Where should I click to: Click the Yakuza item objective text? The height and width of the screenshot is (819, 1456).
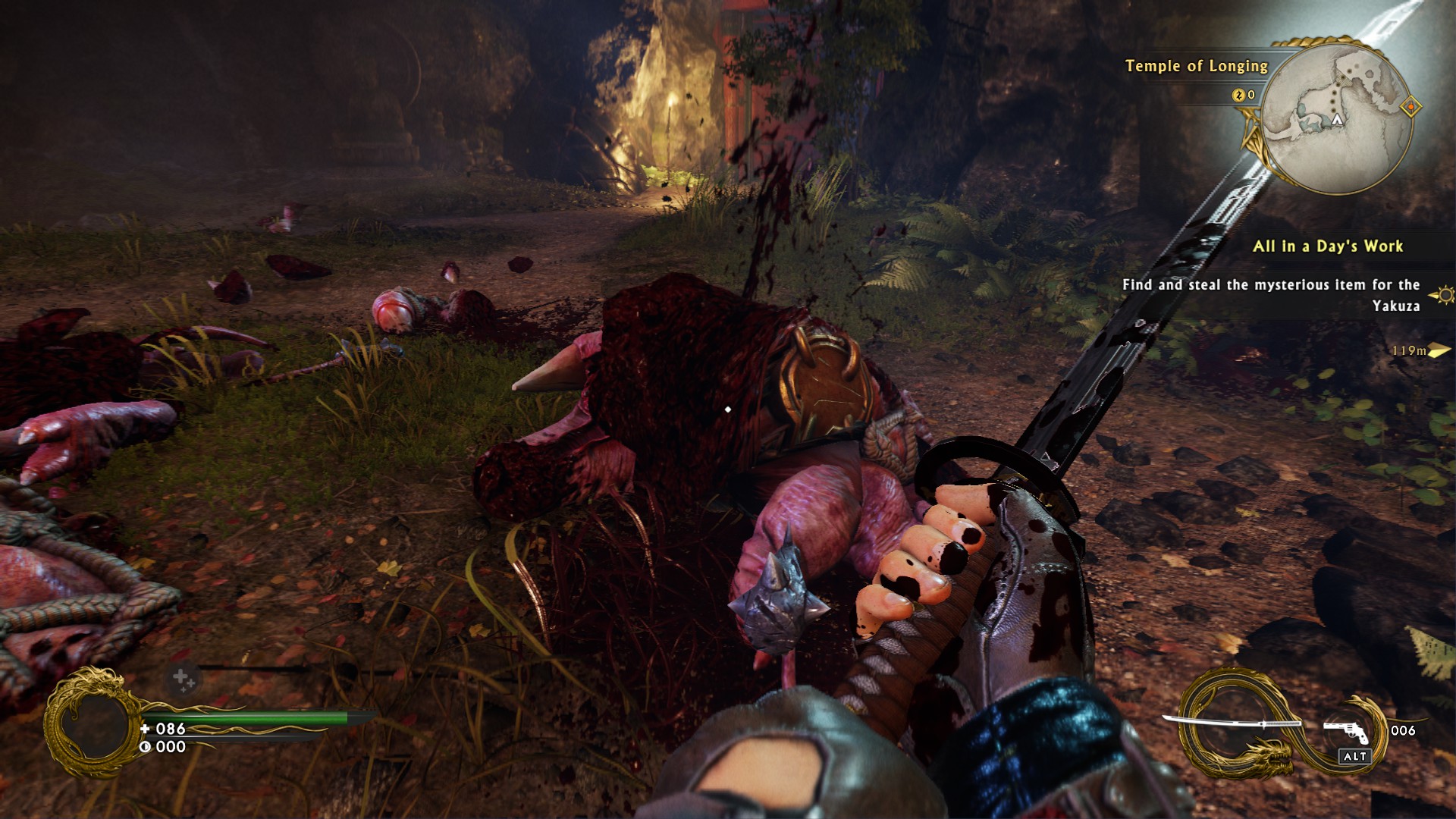1271,295
